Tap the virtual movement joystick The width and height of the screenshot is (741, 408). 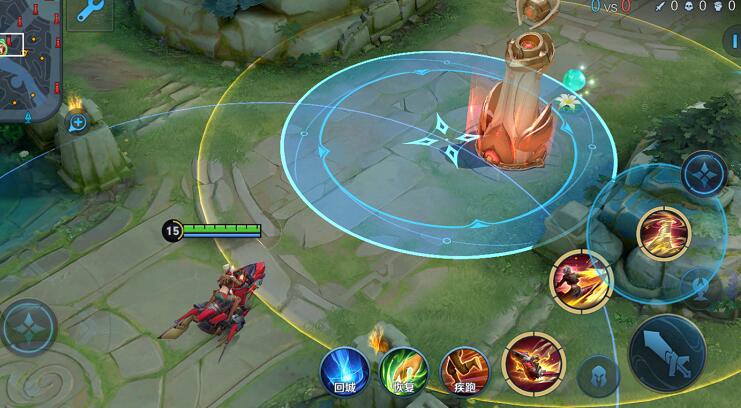(29, 327)
